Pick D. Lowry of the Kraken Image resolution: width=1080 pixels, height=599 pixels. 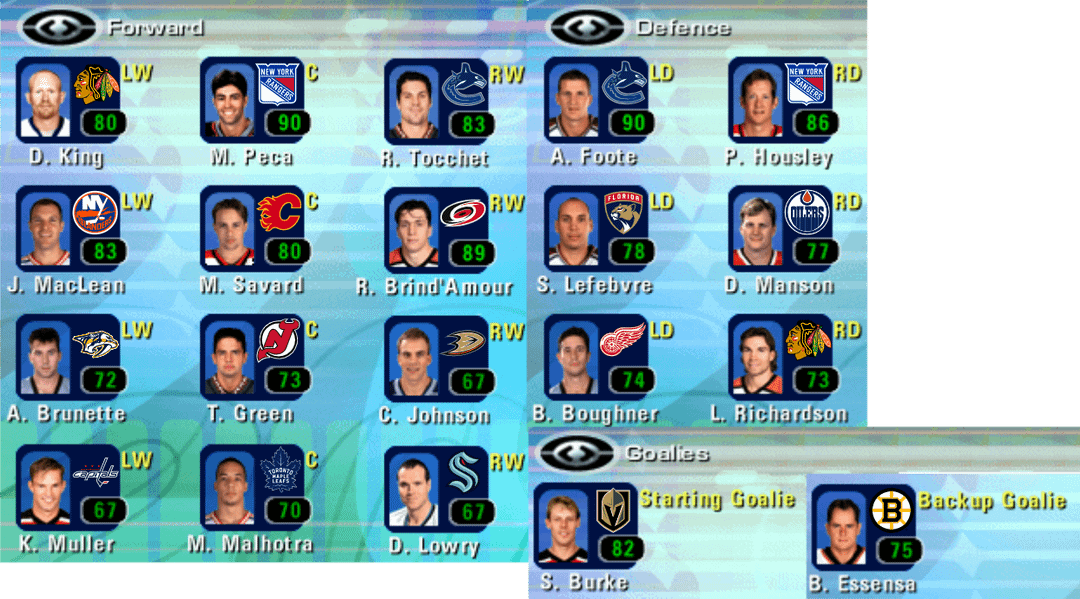[436, 487]
